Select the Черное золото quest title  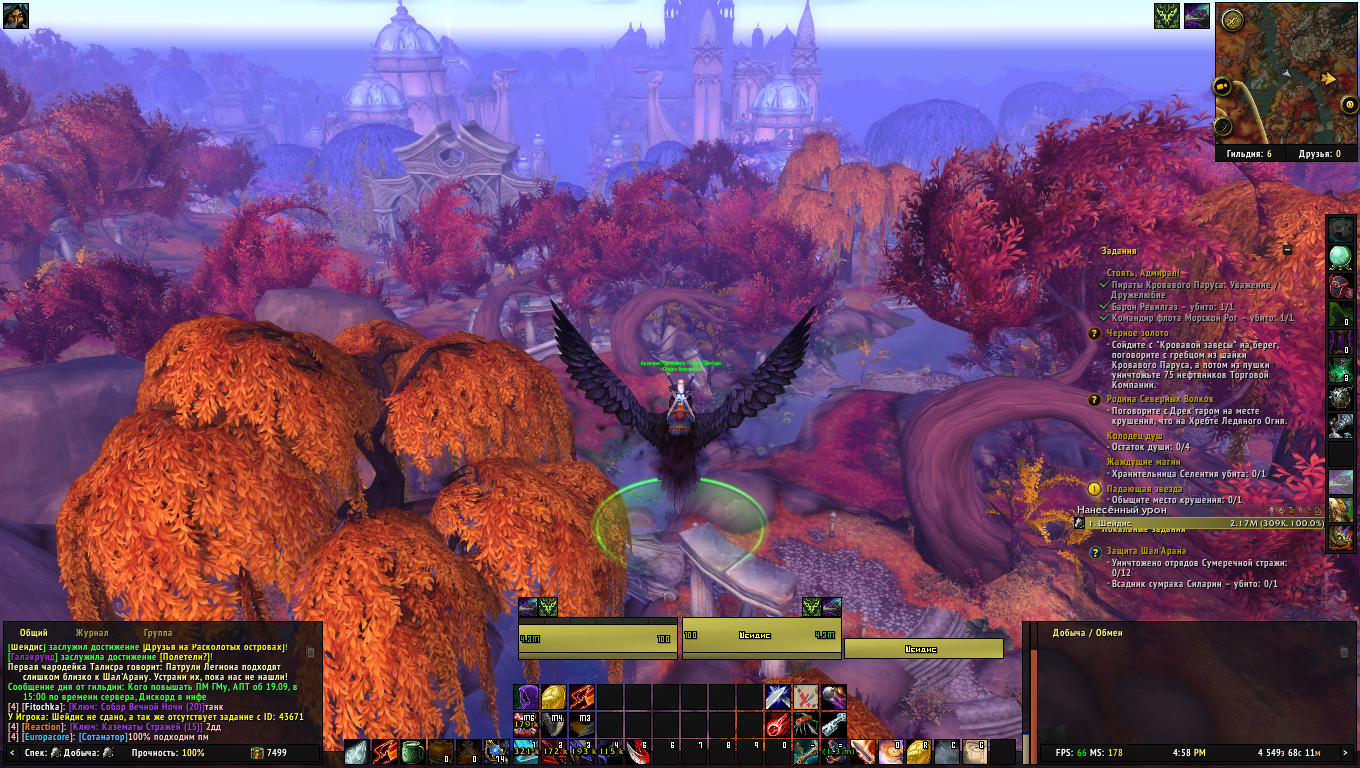(x=1137, y=333)
